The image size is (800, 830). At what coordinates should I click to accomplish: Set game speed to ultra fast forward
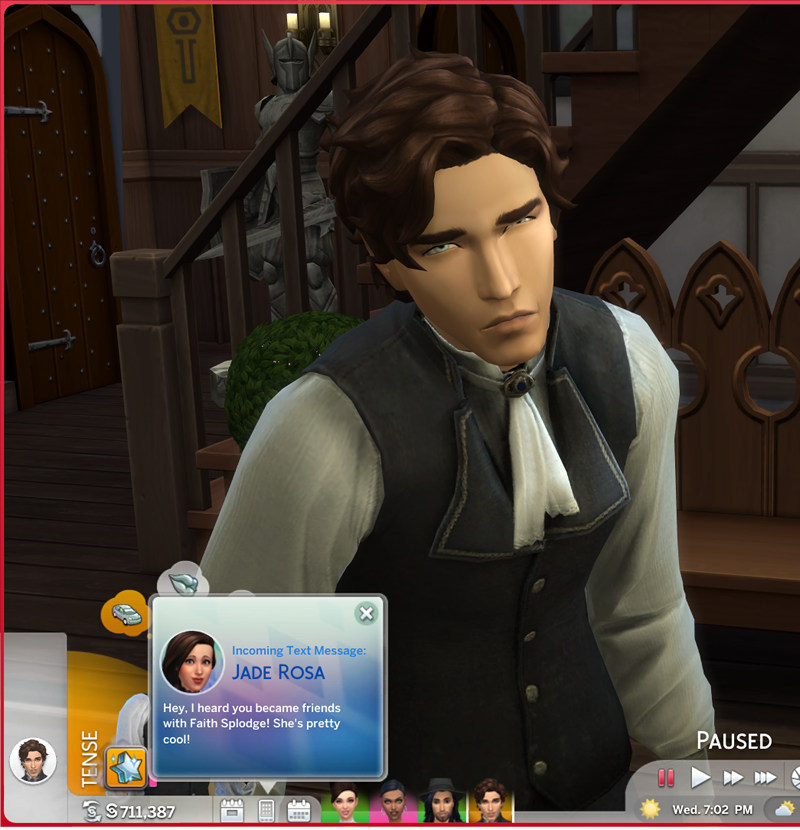765,777
